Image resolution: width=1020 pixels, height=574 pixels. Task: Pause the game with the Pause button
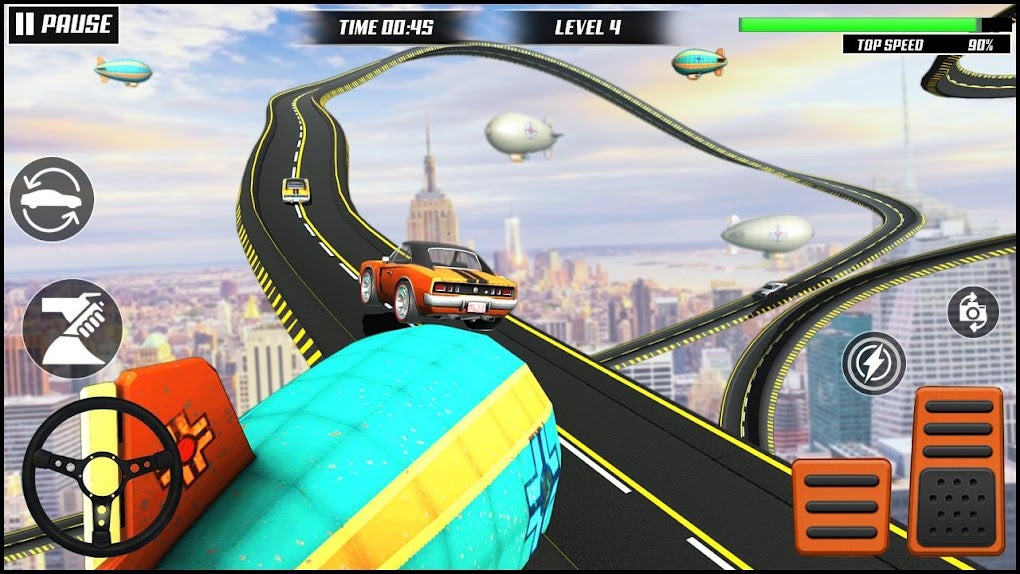[x=63, y=25]
